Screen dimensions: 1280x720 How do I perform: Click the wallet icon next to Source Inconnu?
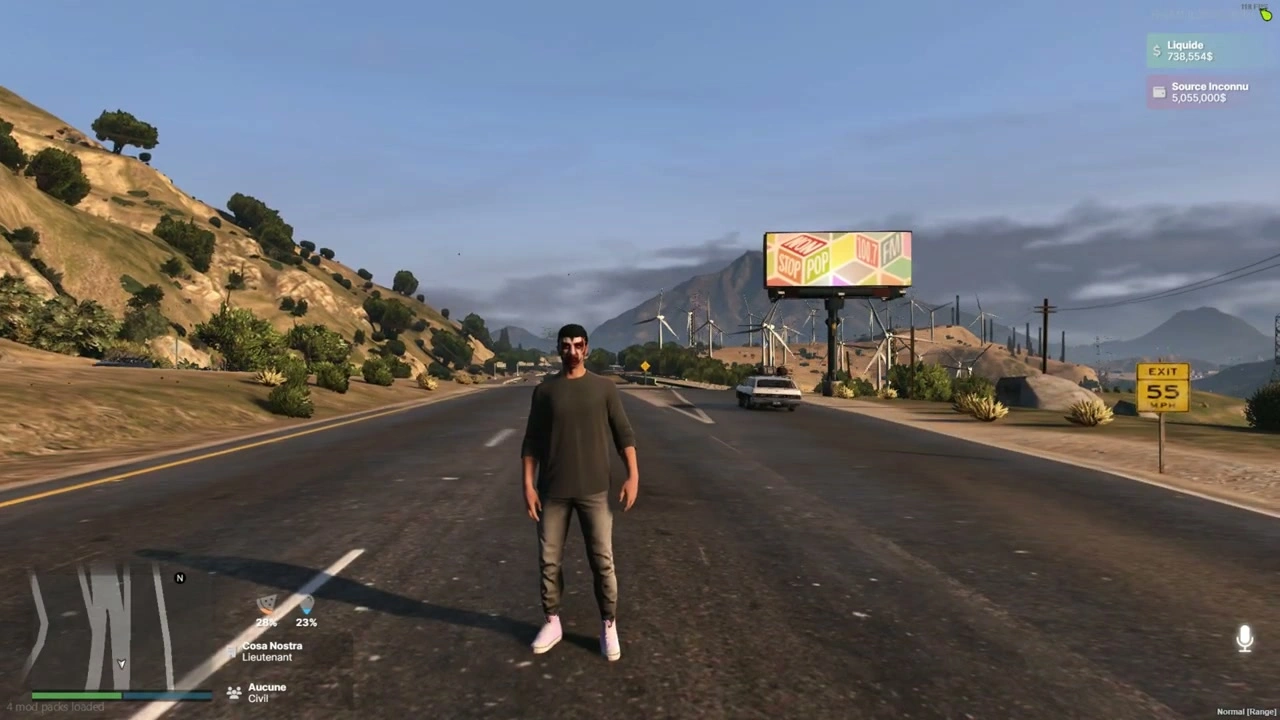1158,92
